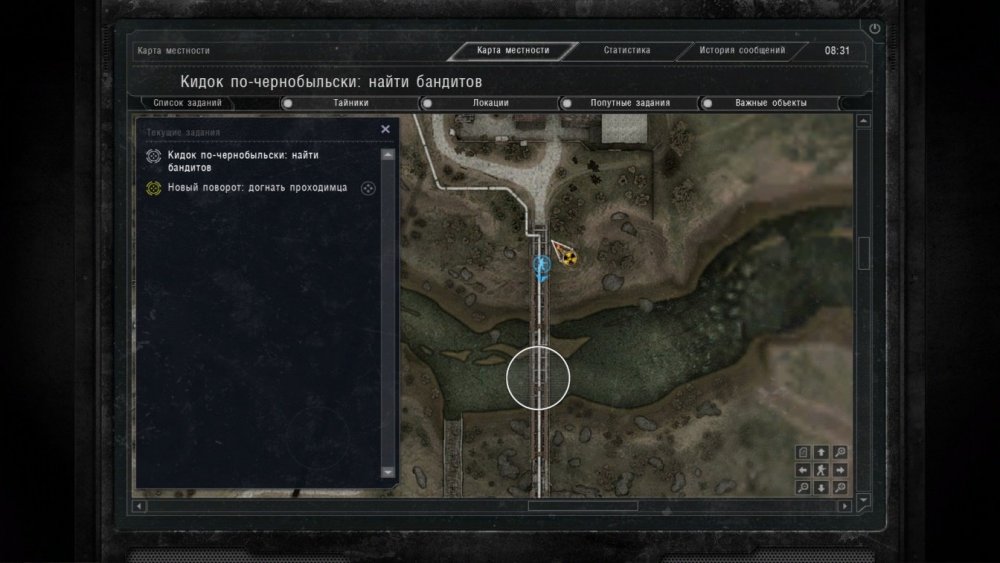Screen dimensions: 1000x563
Task: Select the Новый поворот task entry
Action: point(258,187)
